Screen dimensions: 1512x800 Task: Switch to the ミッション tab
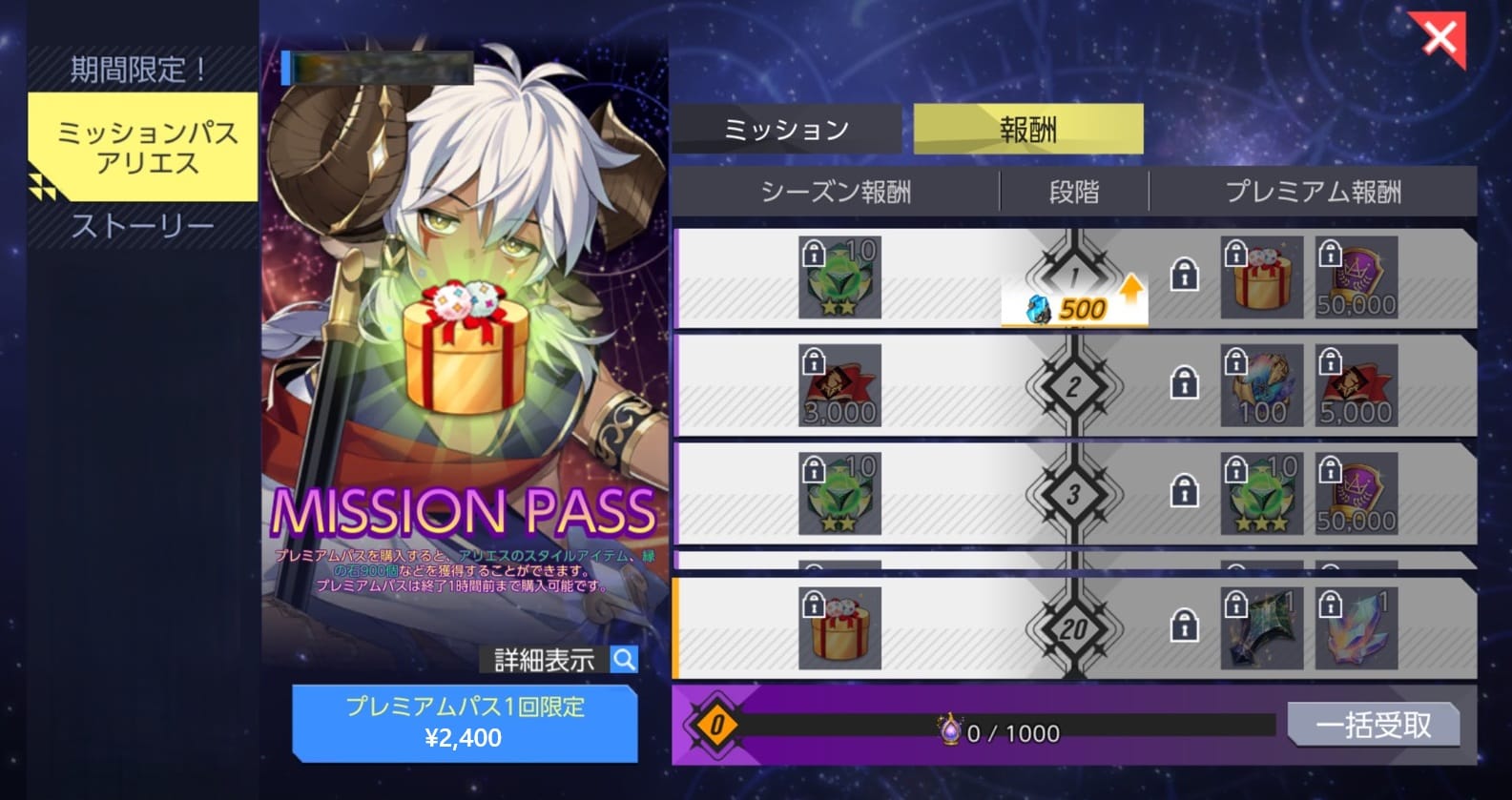click(786, 130)
